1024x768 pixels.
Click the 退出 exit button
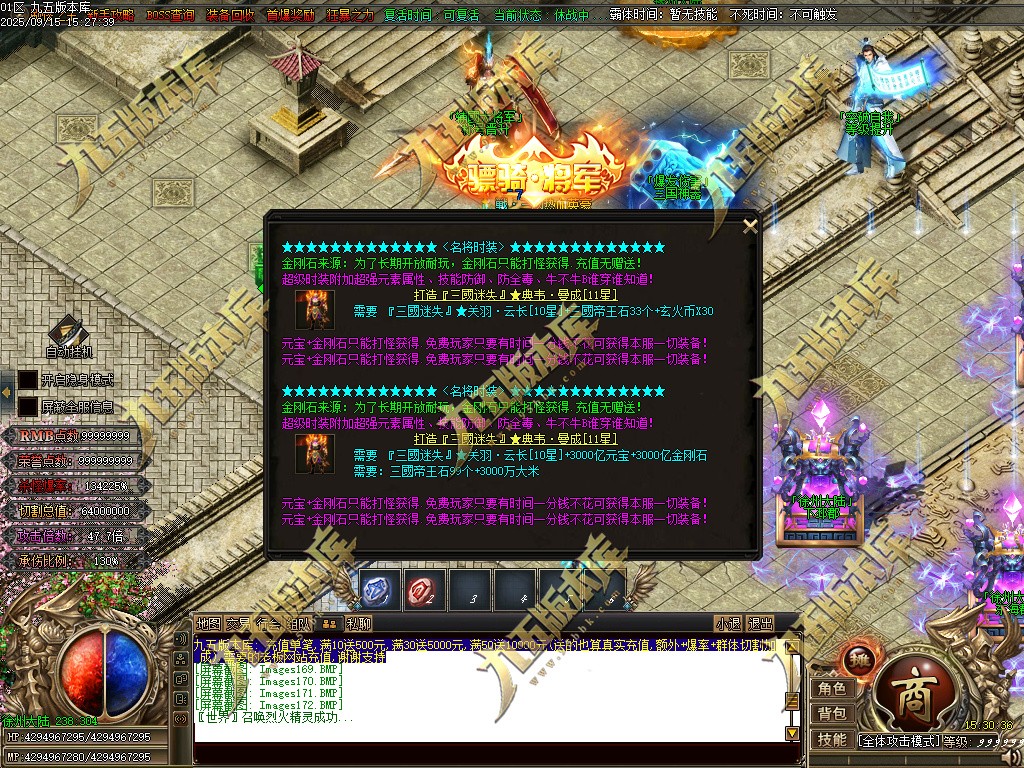click(761, 624)
